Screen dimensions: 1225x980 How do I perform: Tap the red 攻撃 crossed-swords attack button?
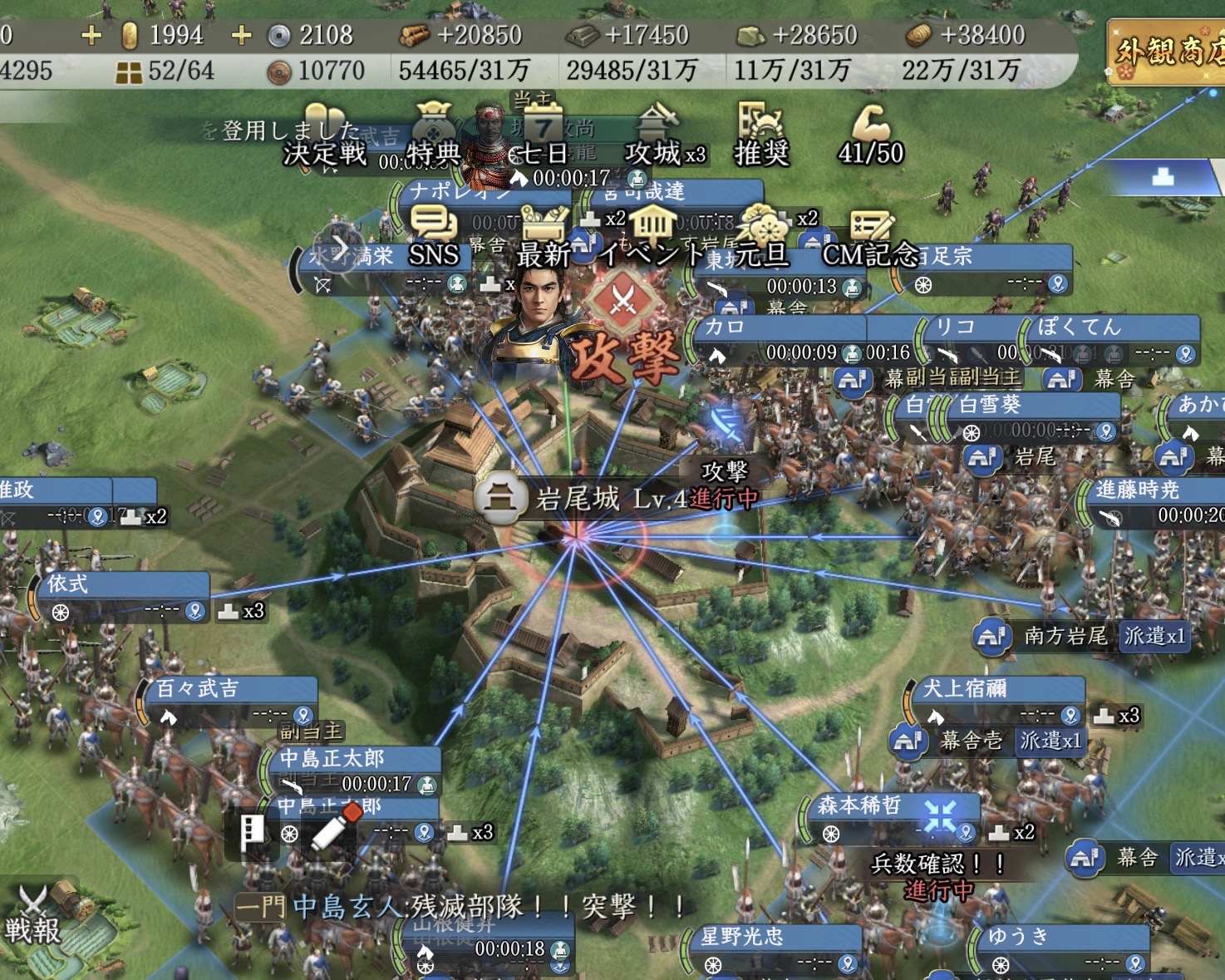coord(624,301)
